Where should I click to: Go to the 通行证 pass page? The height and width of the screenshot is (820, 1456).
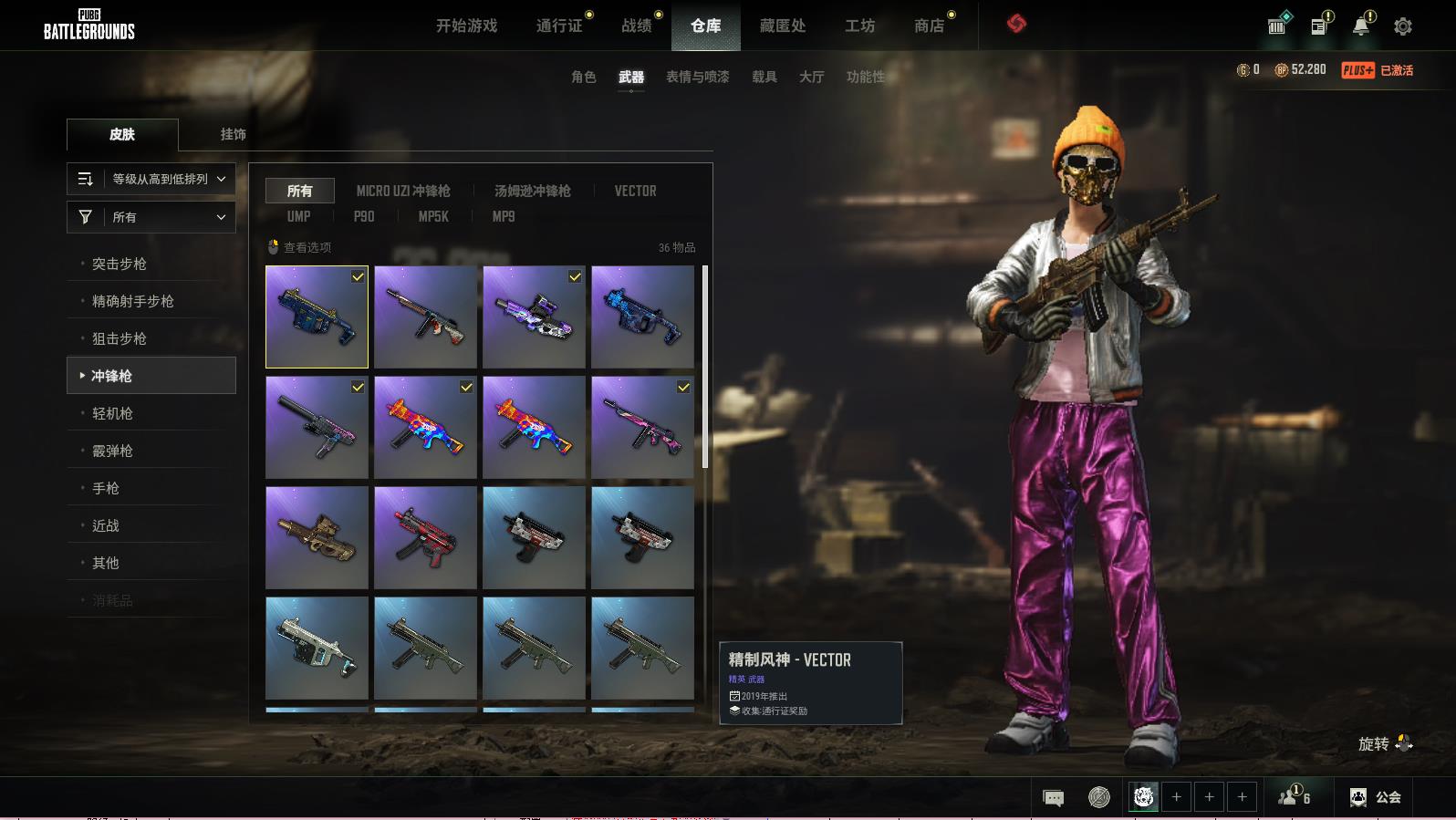click(x=559, y=26)
